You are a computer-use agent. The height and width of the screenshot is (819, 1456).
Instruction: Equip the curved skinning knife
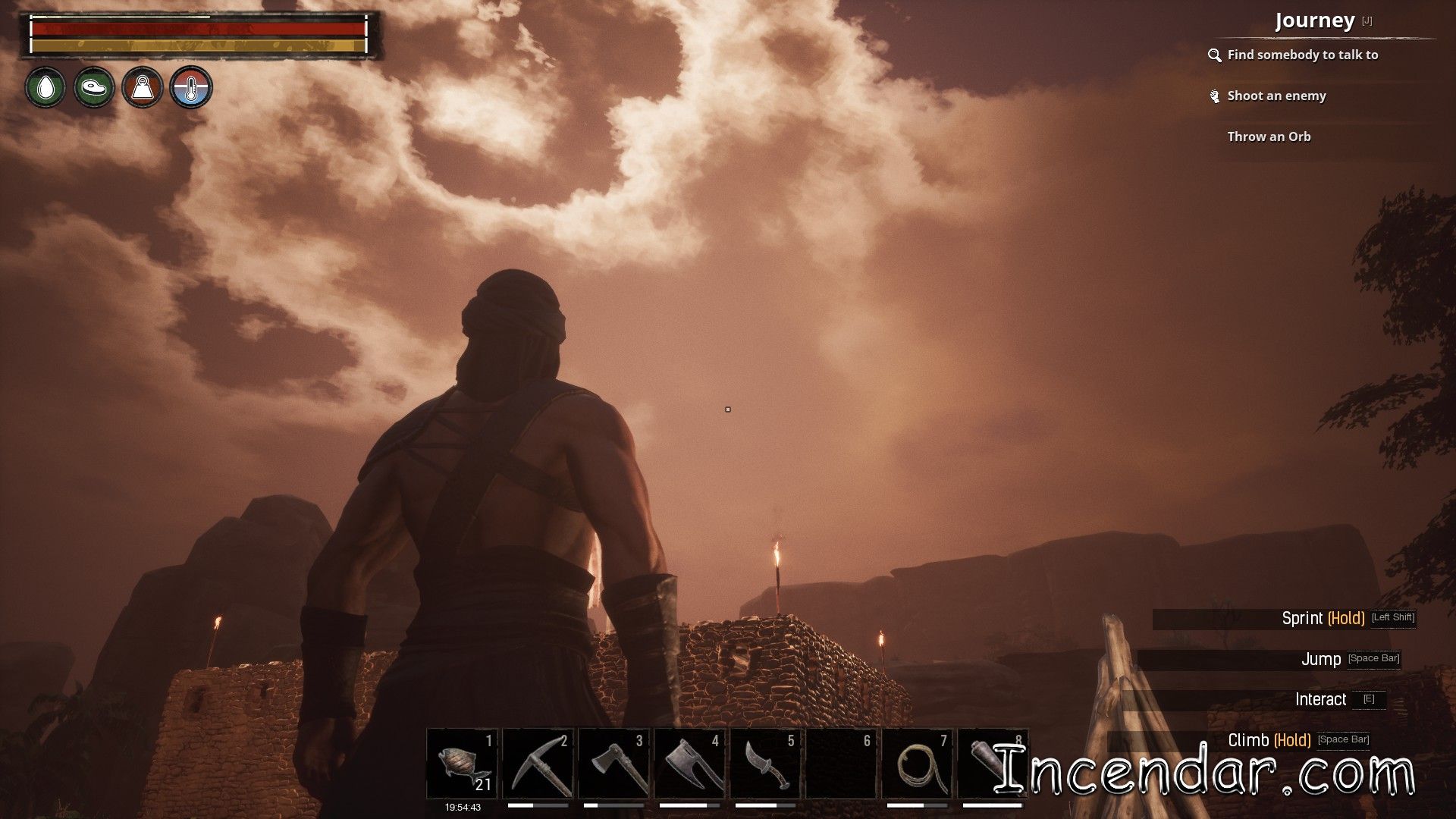click(x=766, y=763)
